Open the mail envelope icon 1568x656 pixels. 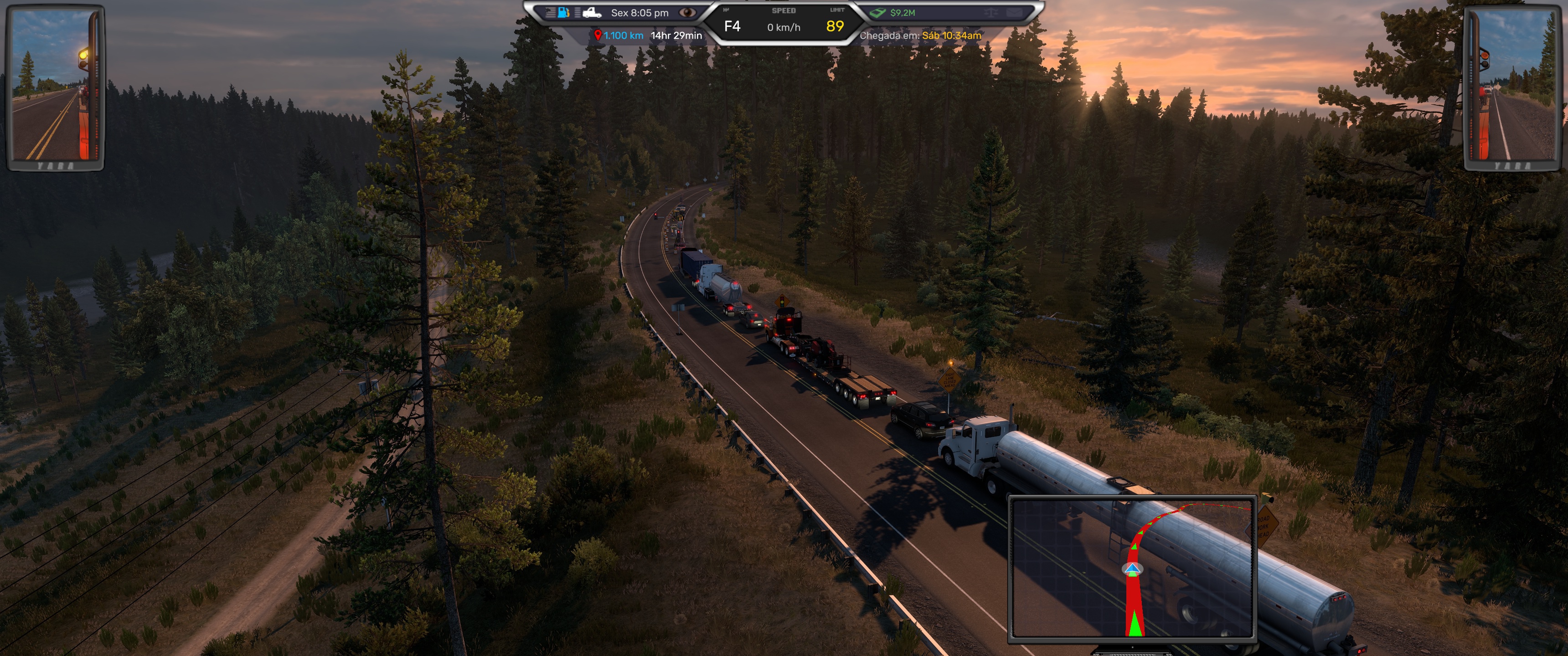[x=1013, y=12]
